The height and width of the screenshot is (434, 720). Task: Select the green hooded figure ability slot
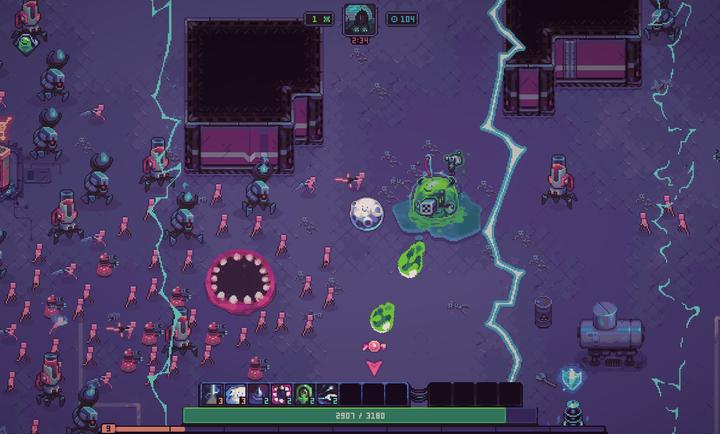click(x=305, y=394)
